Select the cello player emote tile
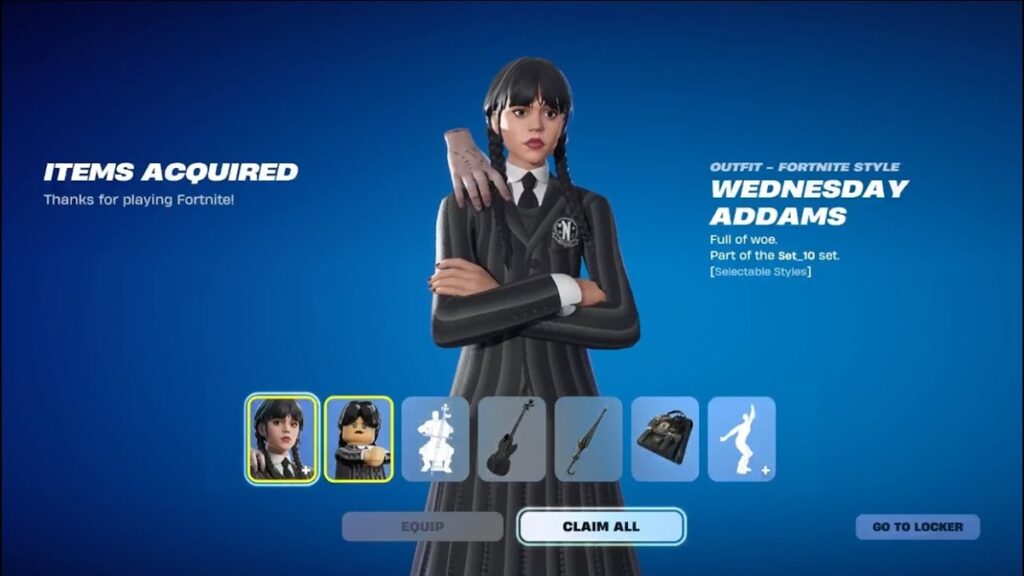The image size is (1024, 576). (435, 439)
